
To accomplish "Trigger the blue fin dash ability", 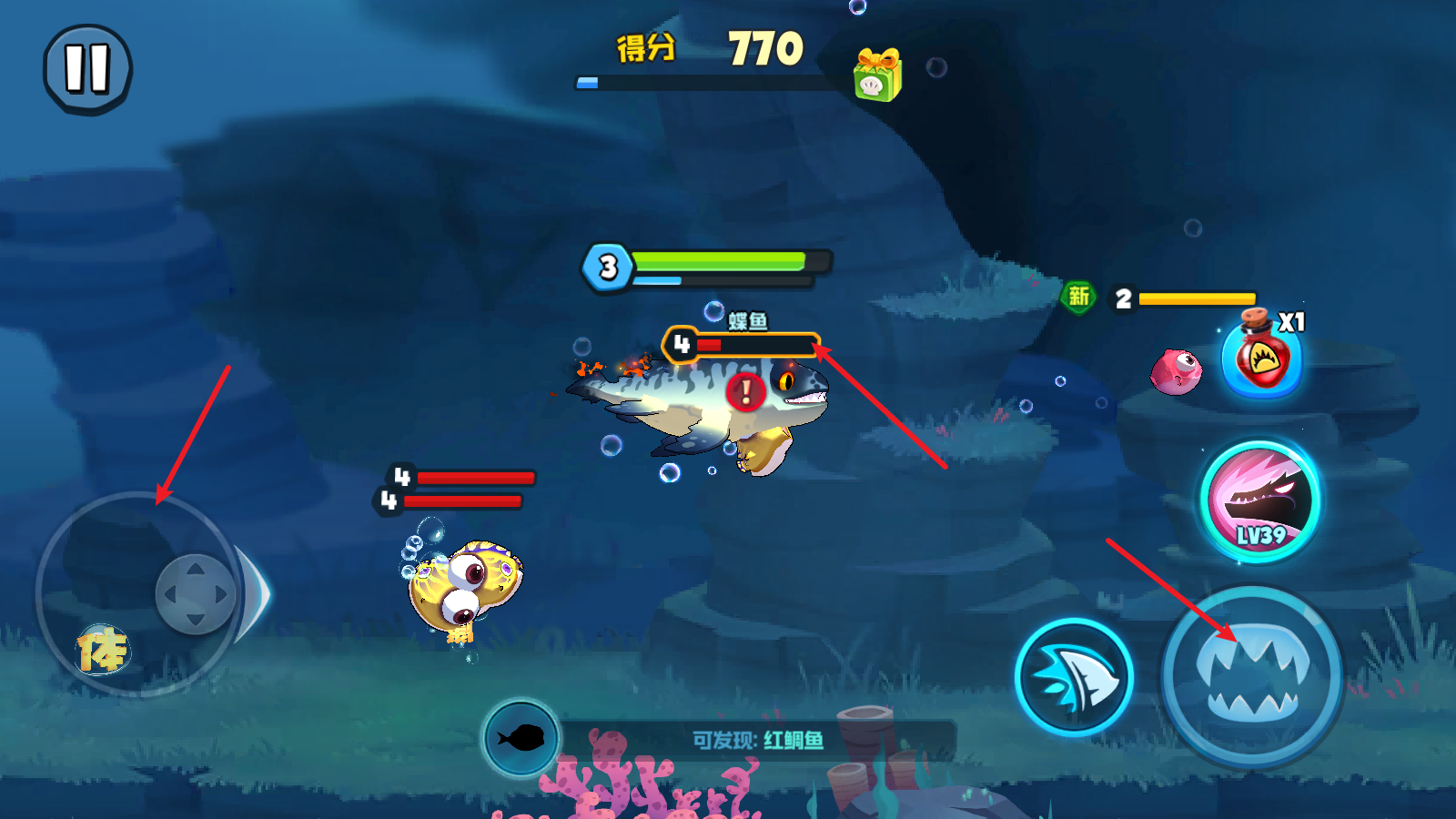I will pyautogui.click(x=1074, y=677).
